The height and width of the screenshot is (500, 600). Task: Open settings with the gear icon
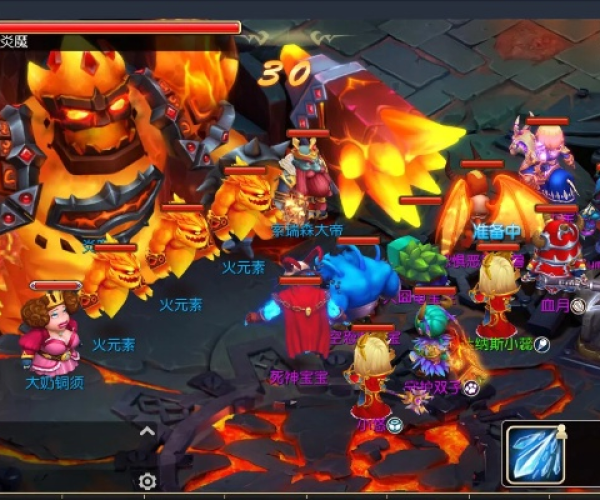pos(147,481)
